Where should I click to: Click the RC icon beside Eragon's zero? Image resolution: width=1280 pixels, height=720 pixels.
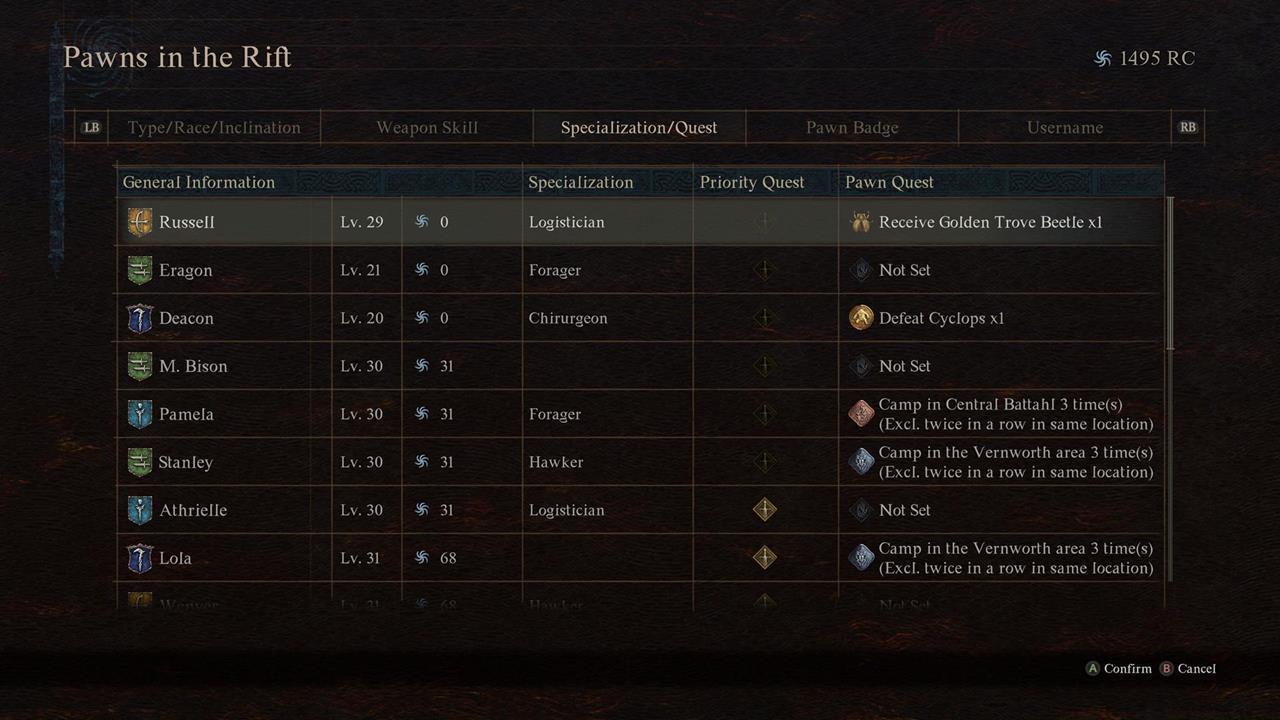[x=421, y=269]
